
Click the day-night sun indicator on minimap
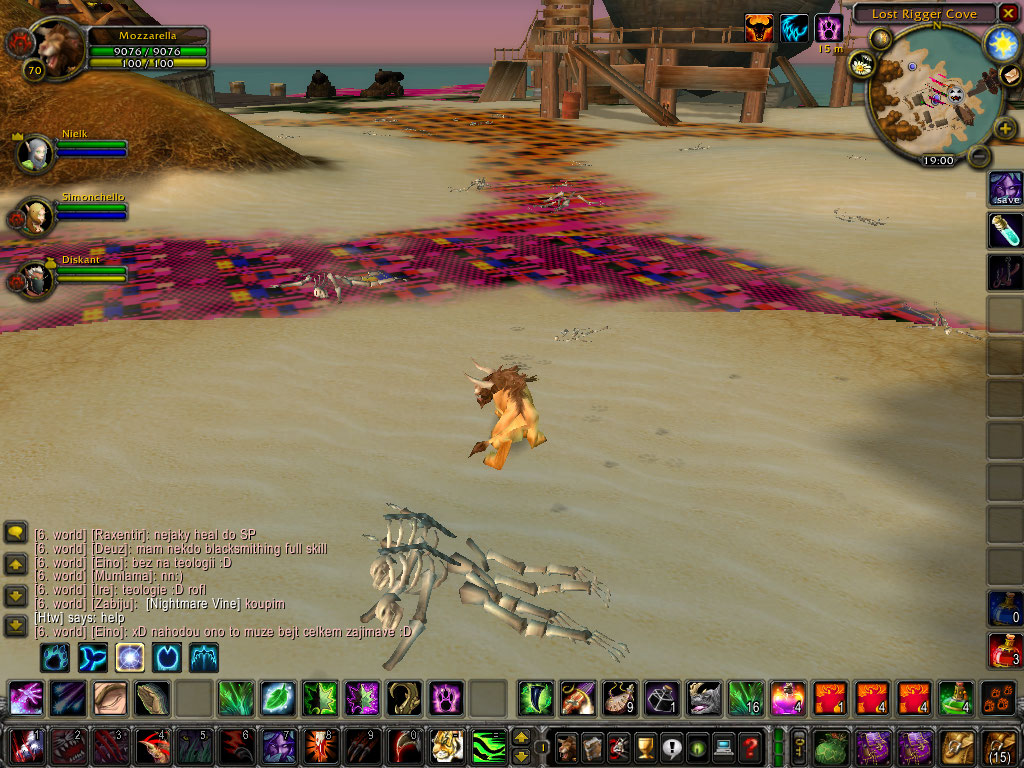tap(1000, 42)
